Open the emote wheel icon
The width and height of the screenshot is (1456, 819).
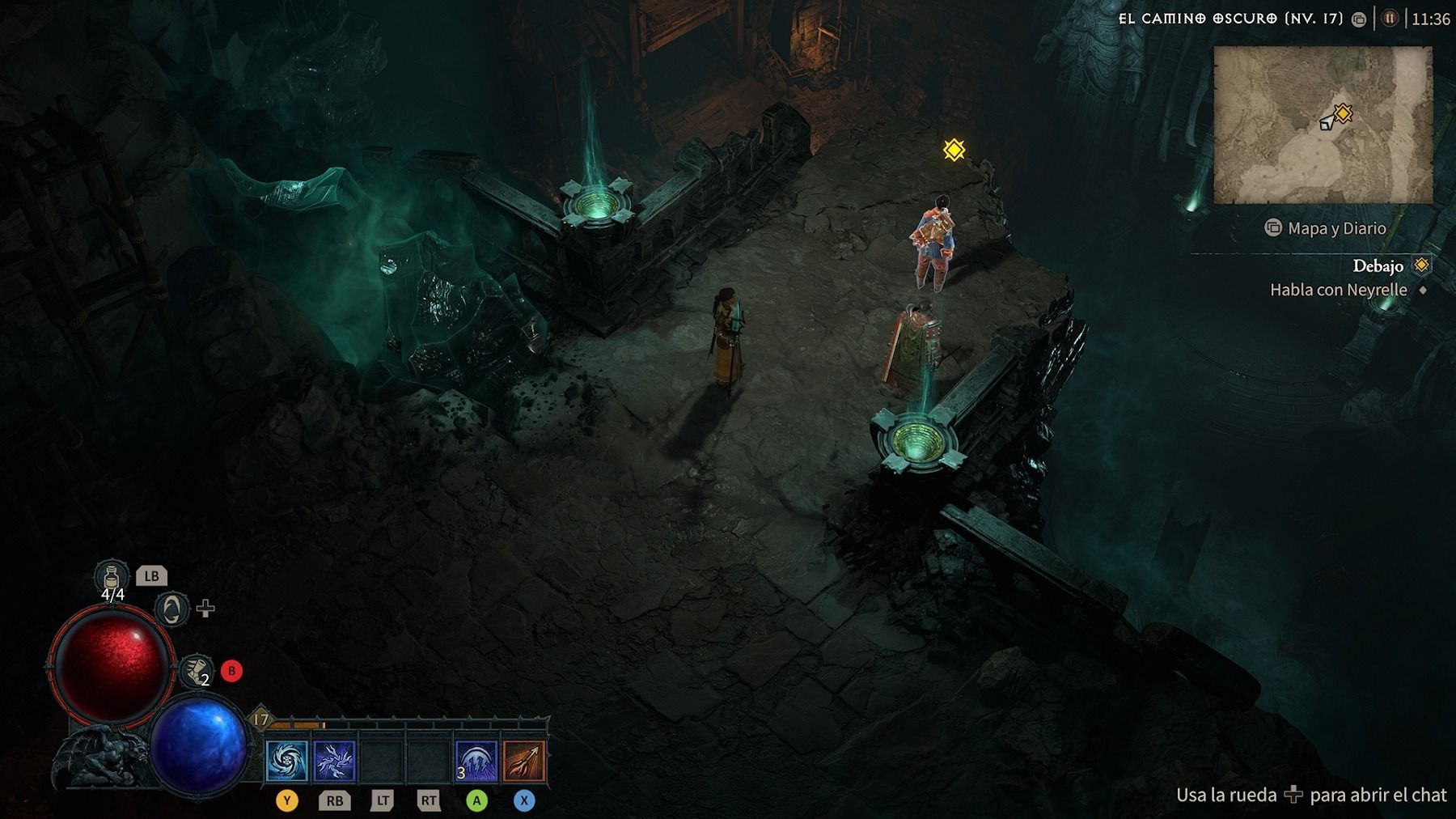[171, 609]
